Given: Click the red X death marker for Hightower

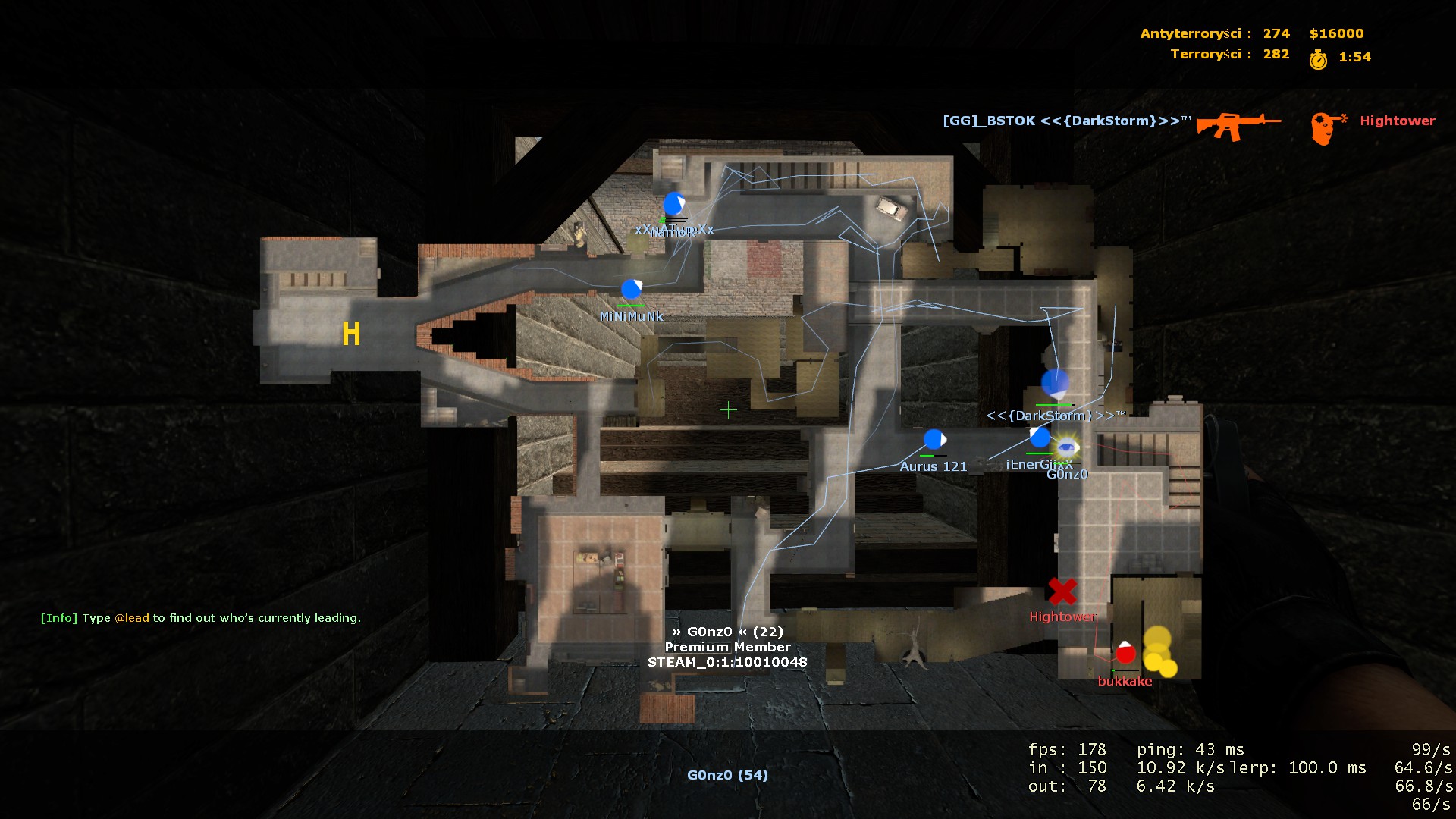Looking at the screenshot, I should point(1062,591).
